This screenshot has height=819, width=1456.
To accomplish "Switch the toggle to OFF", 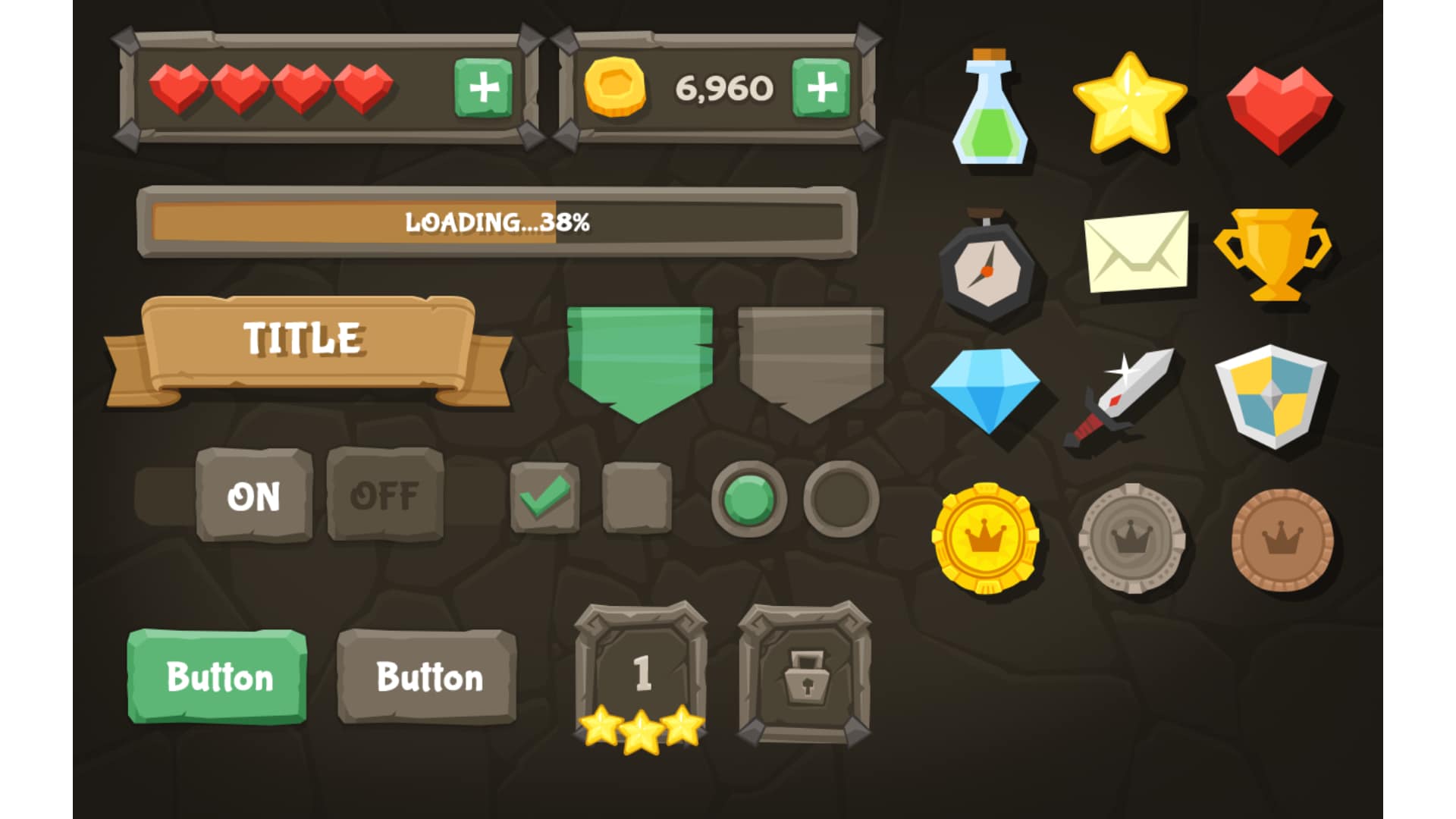I will click(387, 497).
